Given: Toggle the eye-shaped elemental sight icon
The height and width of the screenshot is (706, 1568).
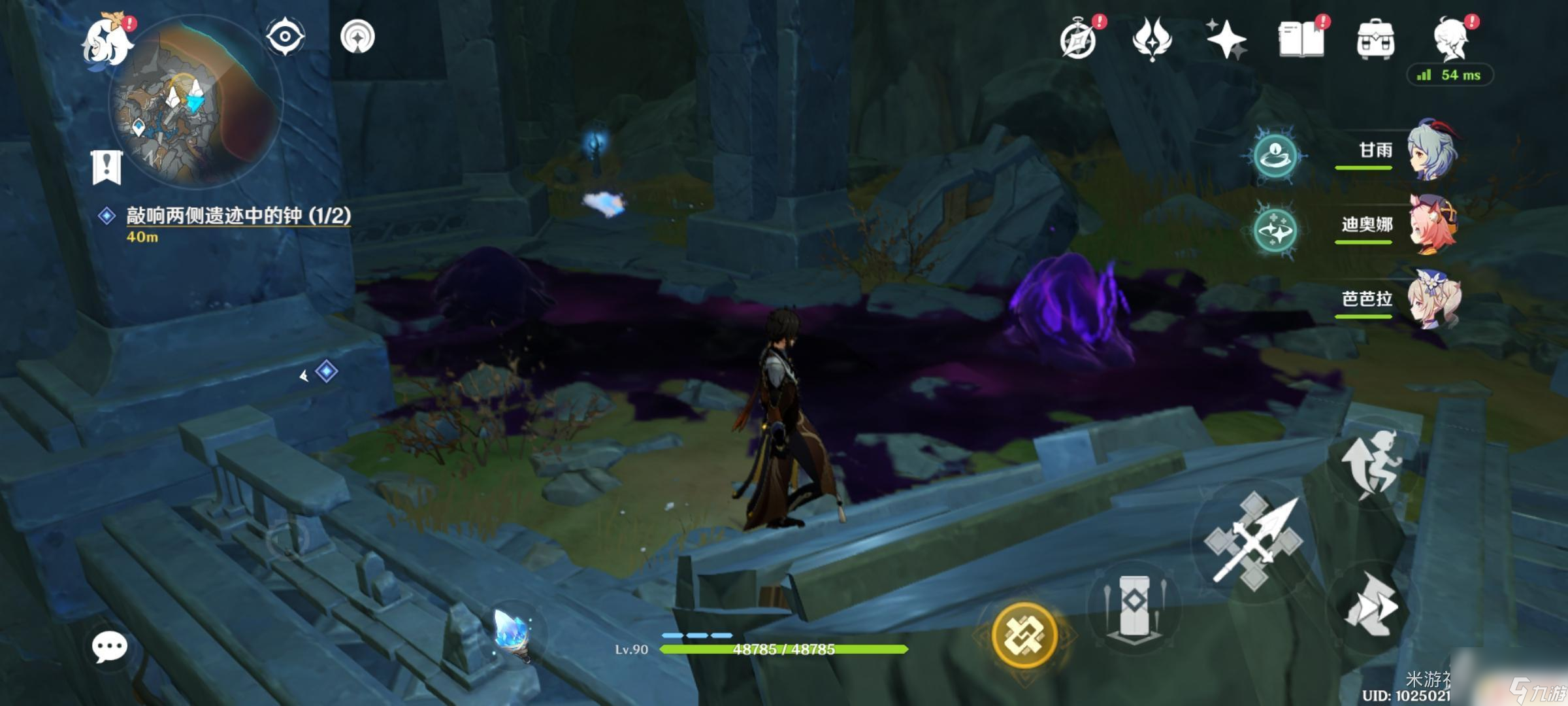Looking at the screenshot, I should [x=285, y=36].
